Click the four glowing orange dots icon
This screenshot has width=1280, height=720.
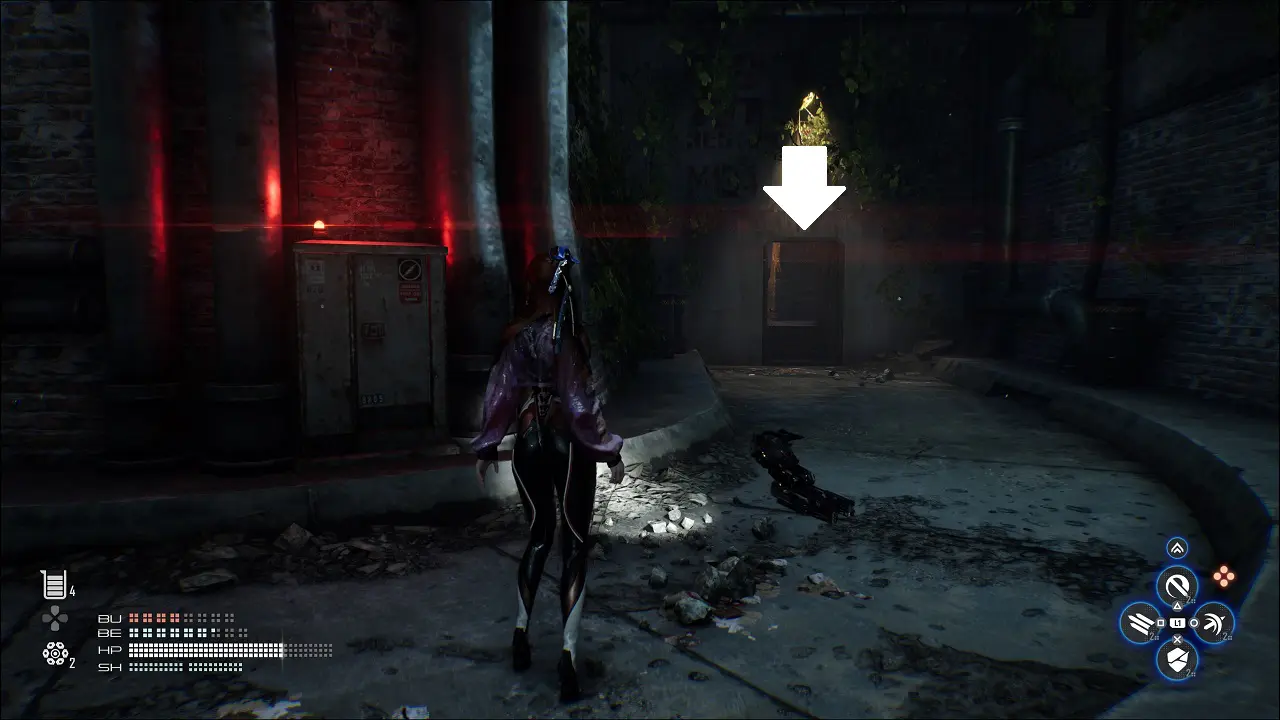point(1222,576)
